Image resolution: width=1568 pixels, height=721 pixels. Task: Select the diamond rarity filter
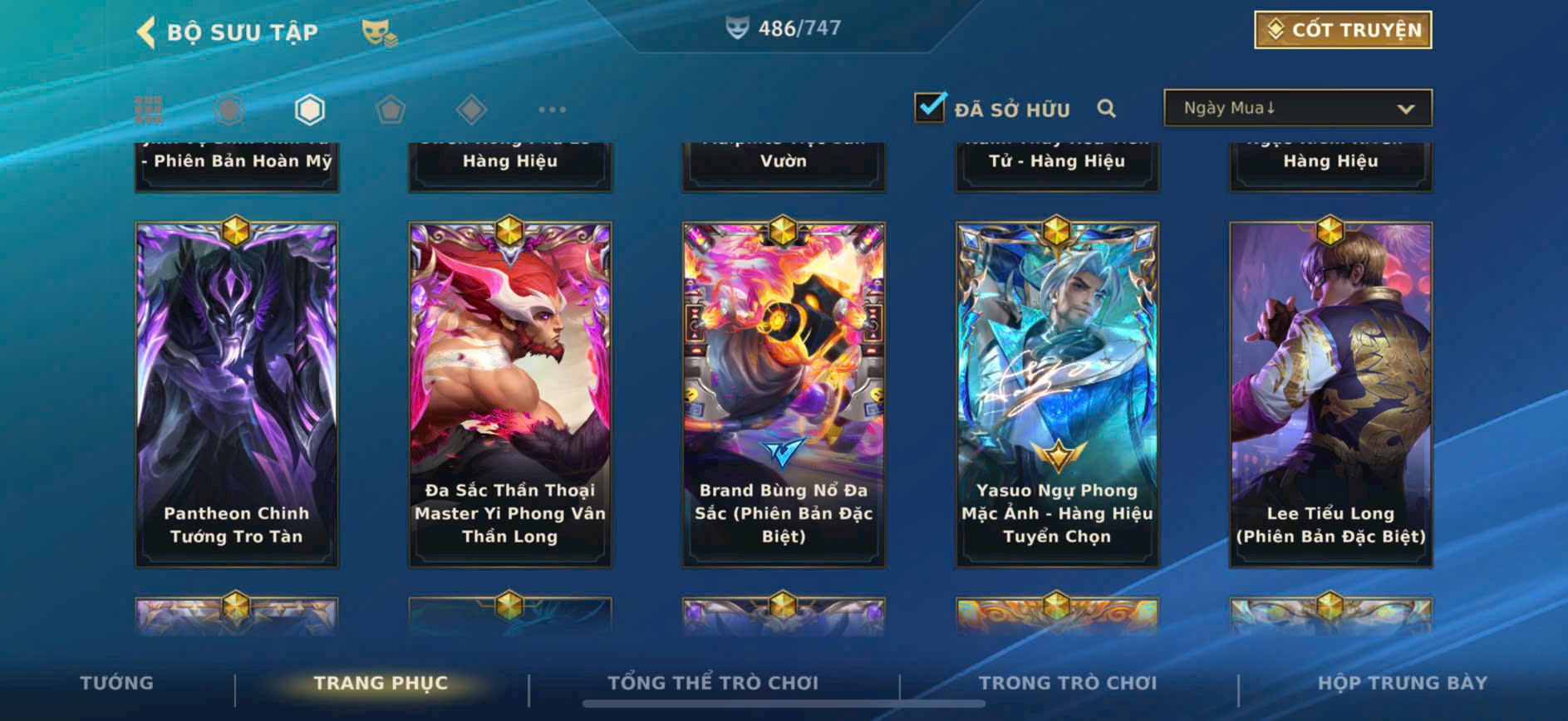pyautogui.click(x=471, y=110)
